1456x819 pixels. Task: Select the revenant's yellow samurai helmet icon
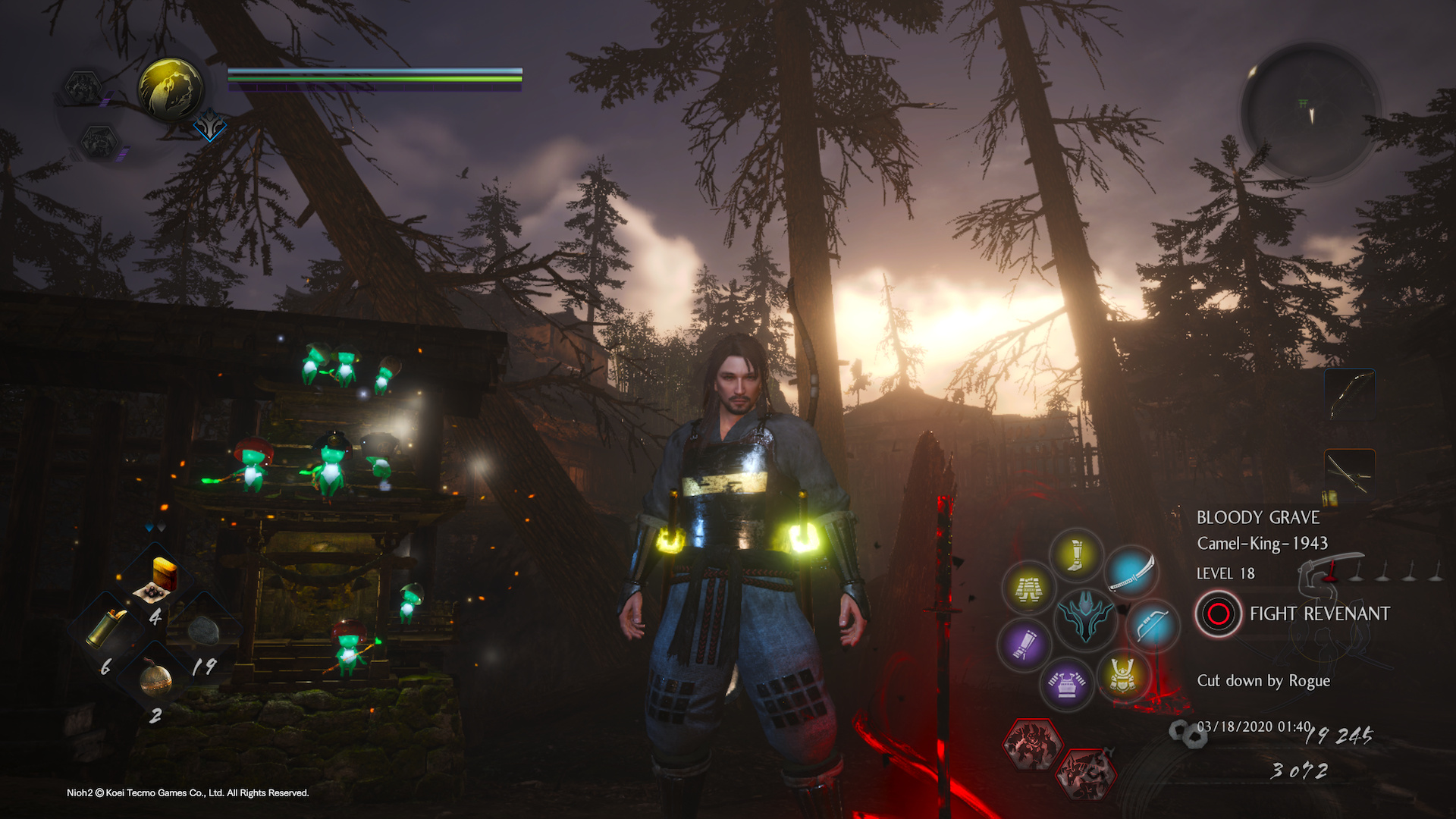click(1122, 673)
